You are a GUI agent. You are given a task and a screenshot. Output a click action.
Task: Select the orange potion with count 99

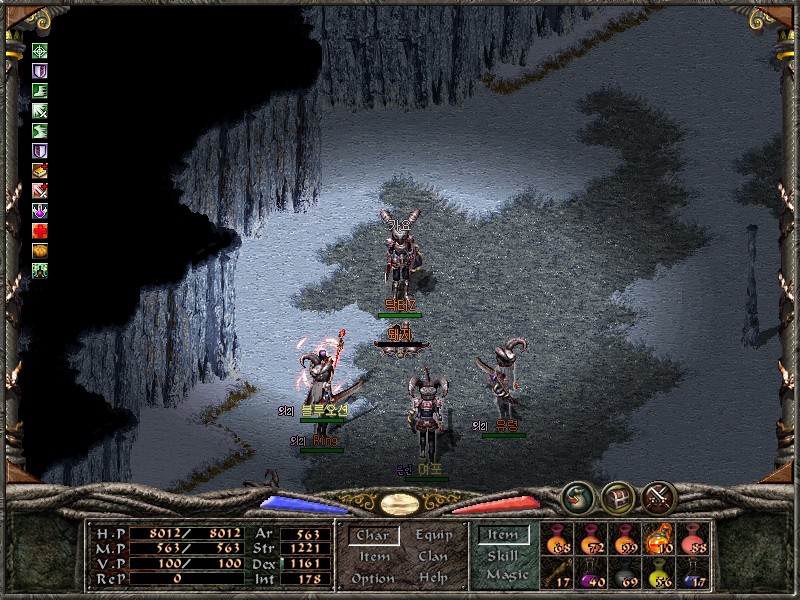point(625,539)
